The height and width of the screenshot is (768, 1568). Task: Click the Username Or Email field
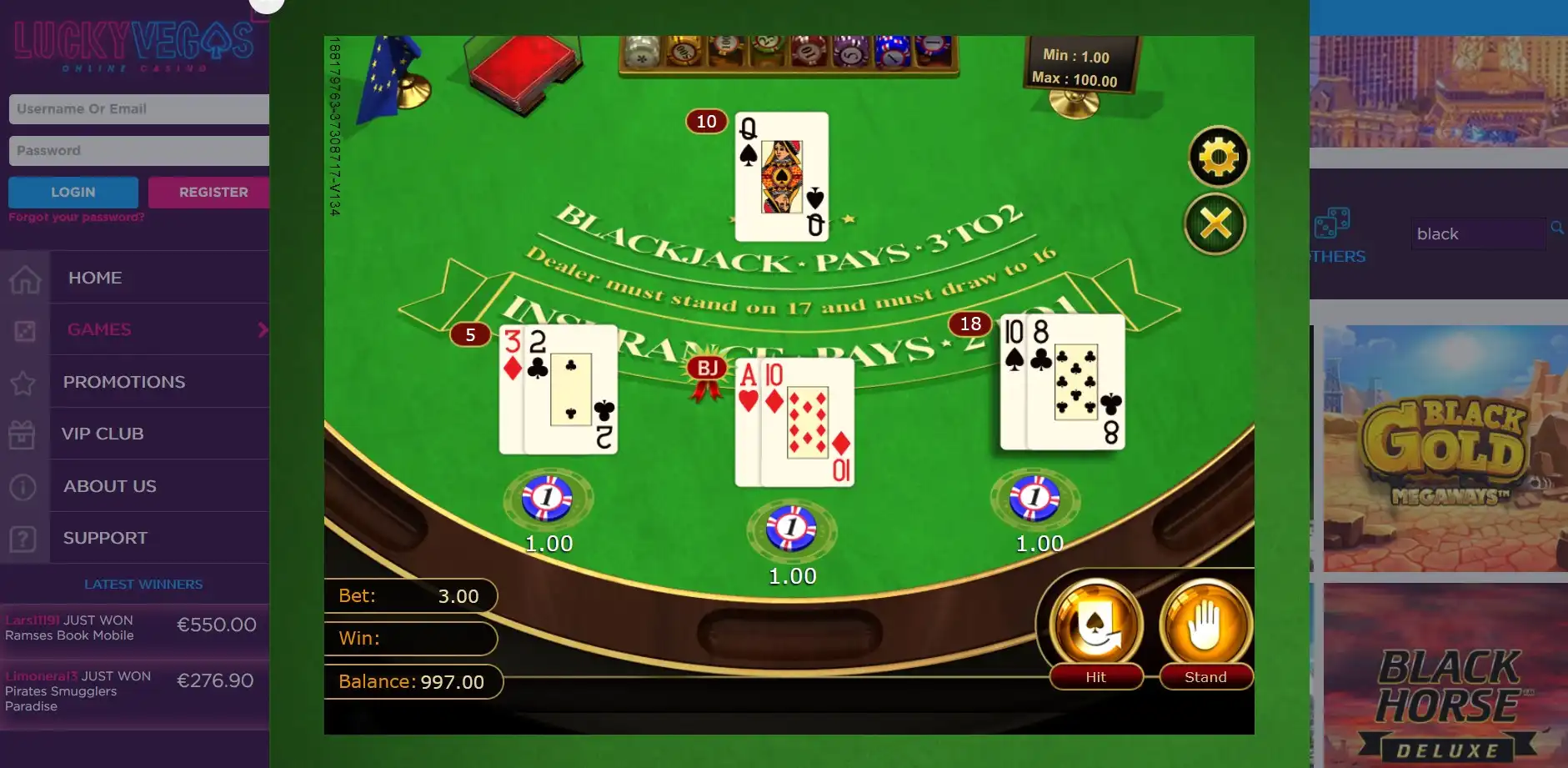(x=138, y=109)
